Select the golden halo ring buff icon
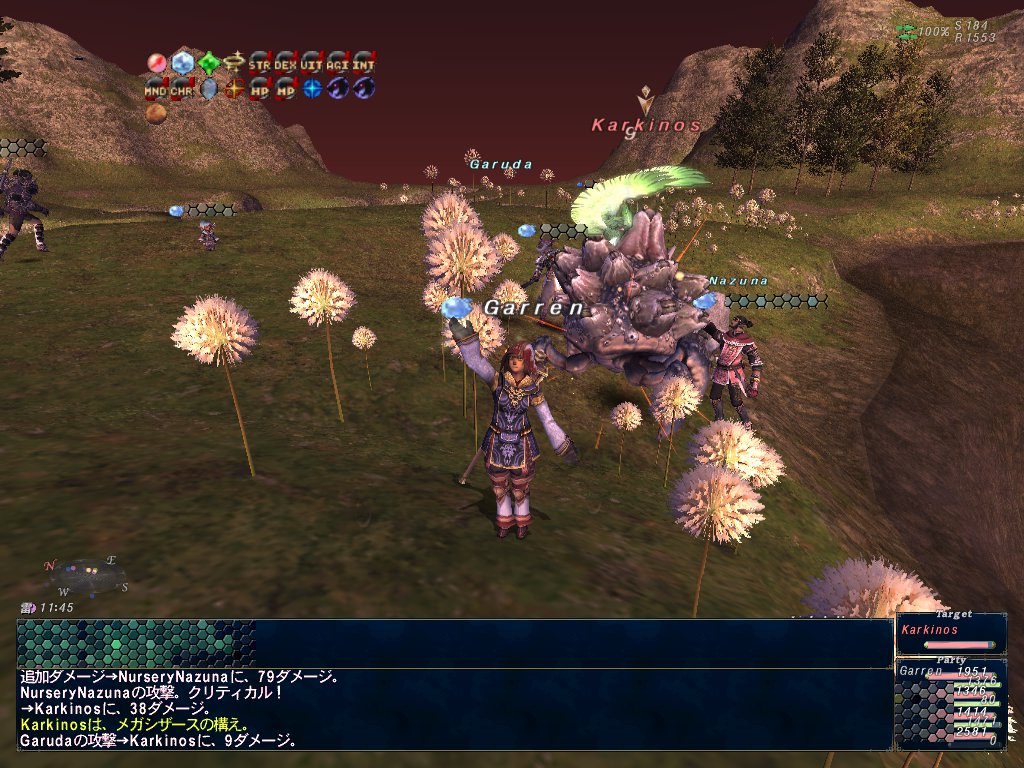Viewport: 1024px width, 768px height. click(x=234, y=63)
